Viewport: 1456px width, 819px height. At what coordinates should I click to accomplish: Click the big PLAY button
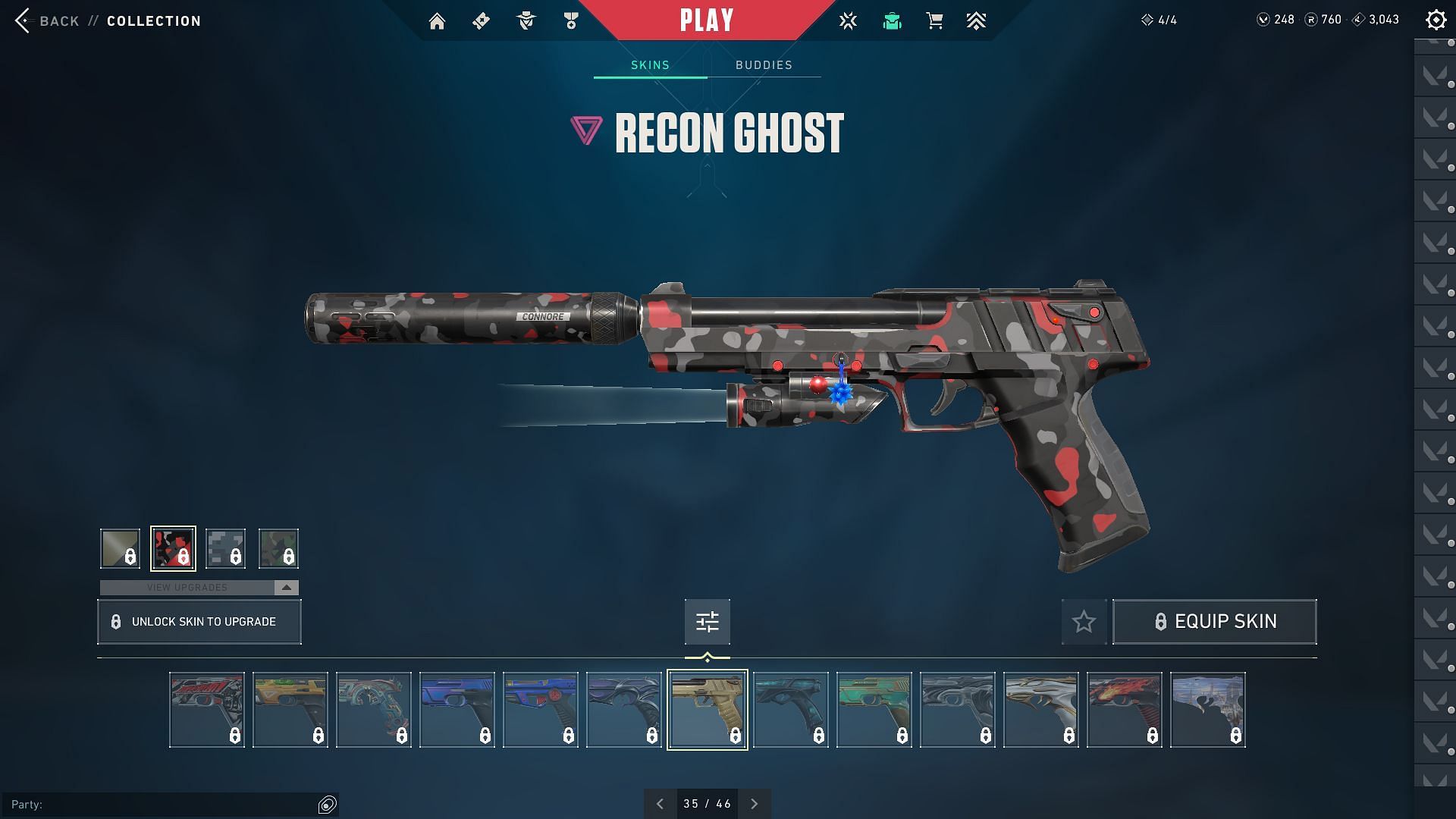(707, 20)
